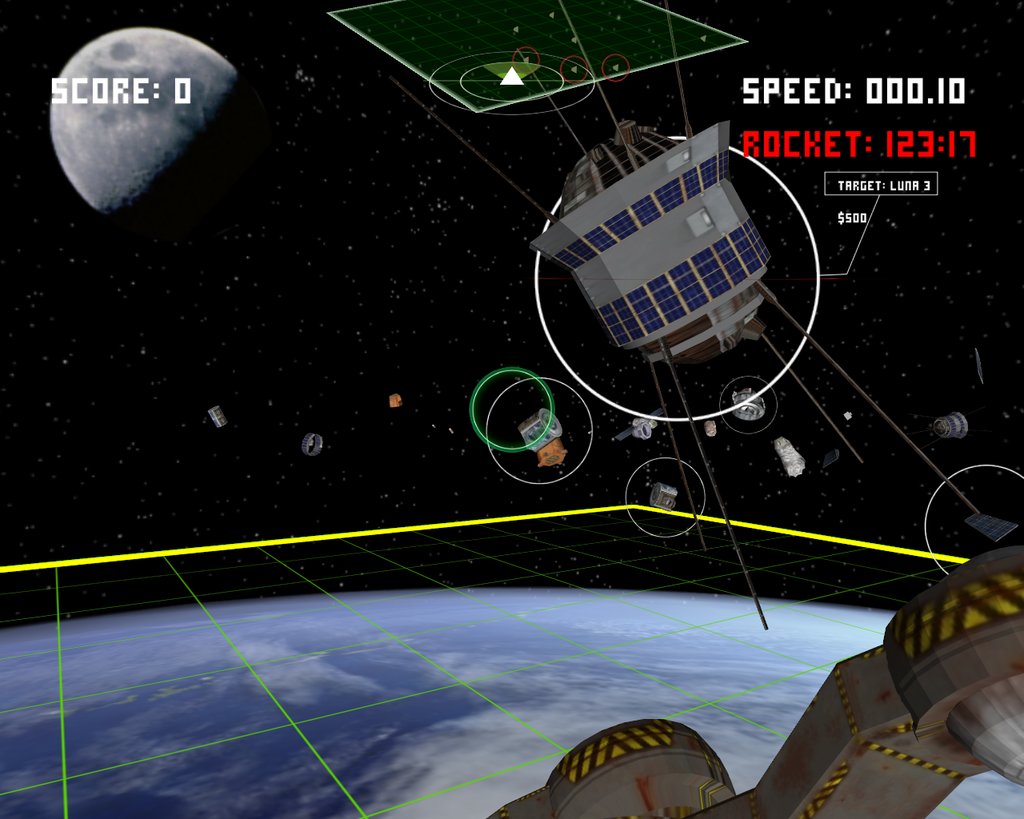The image size is (1024, 819).
Task: Select the Target: Luna 3 label
Action: [881, 185]
